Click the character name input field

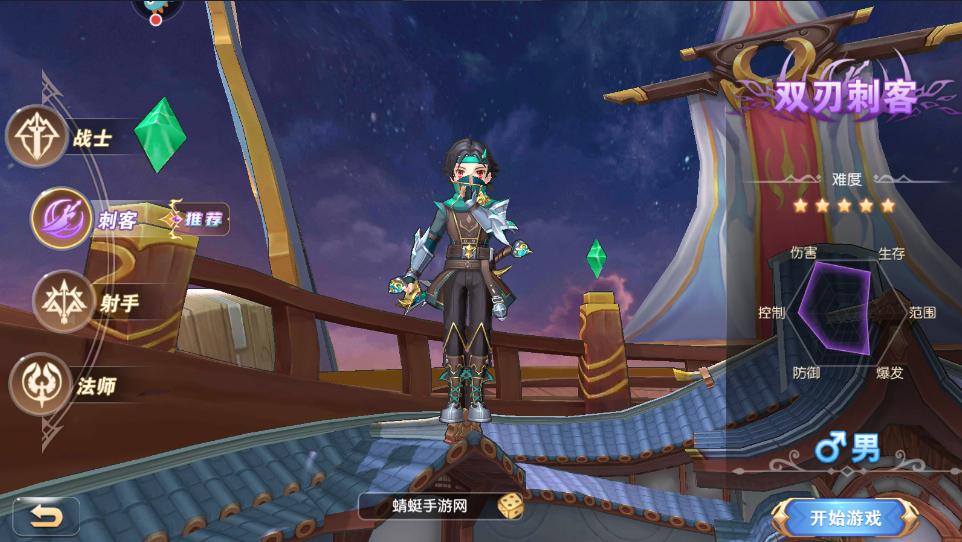click(x=430, y=506)
